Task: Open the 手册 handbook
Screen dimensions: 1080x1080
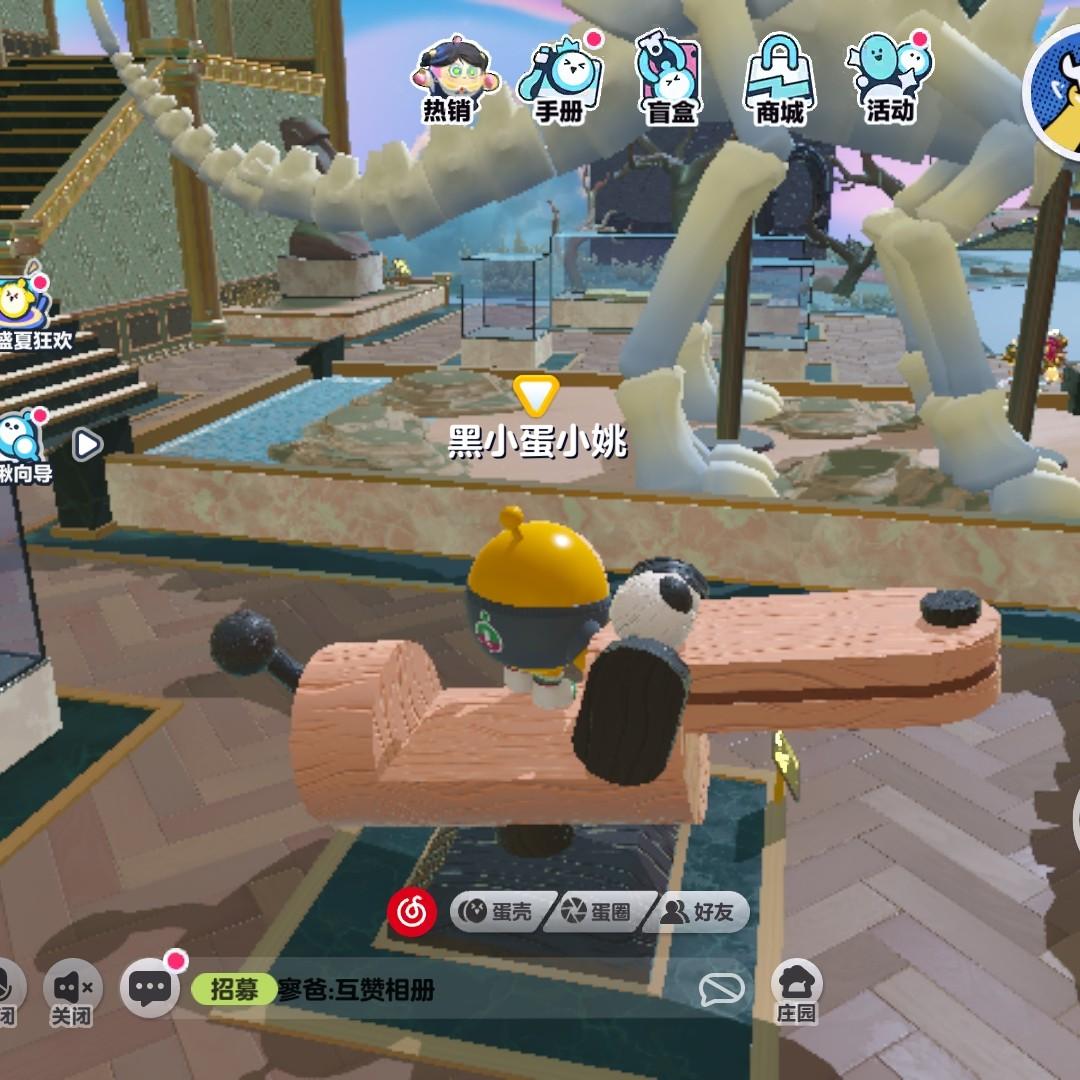Action: (x=559, y=80)
